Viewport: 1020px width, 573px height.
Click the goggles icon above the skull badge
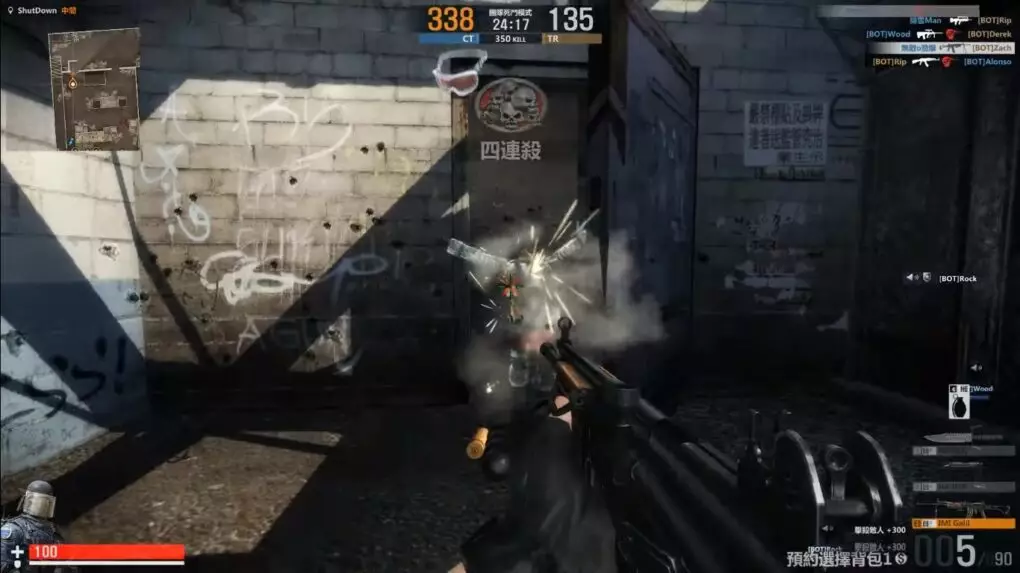point(459,73)
